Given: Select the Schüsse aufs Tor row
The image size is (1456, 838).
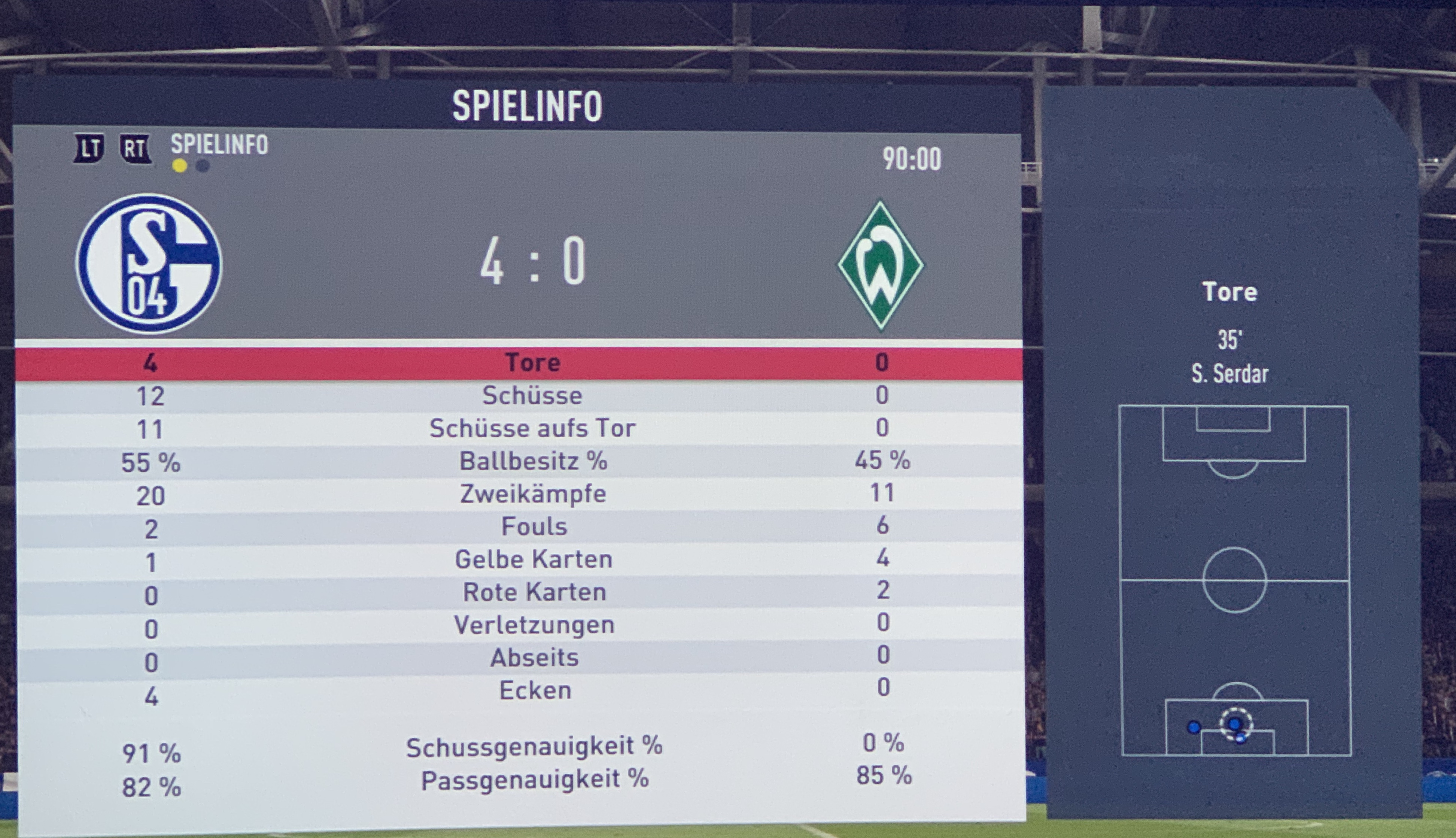Looking at the screenshot, I should (532, 428).
